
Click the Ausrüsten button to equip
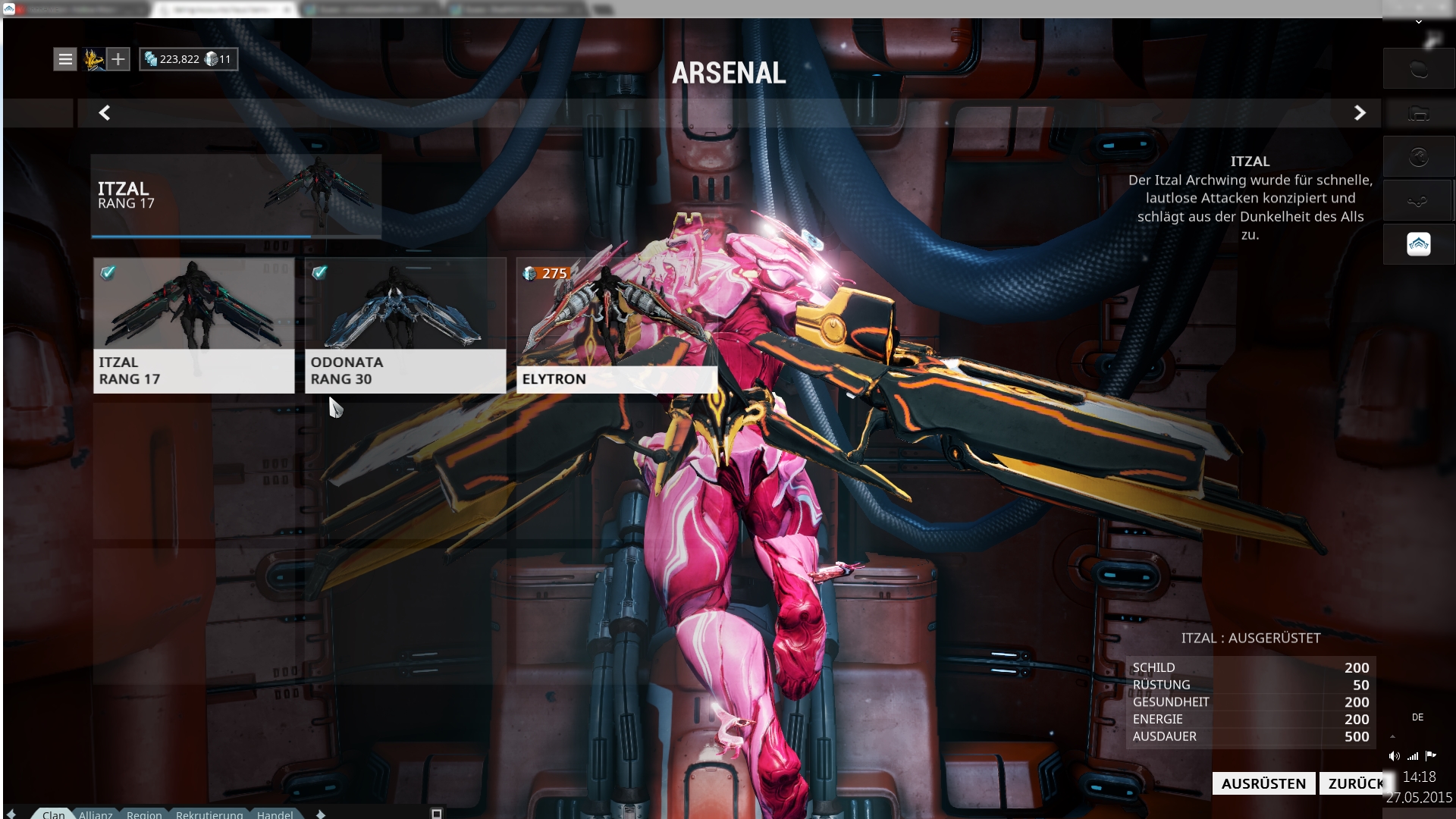coord(1263,783)
